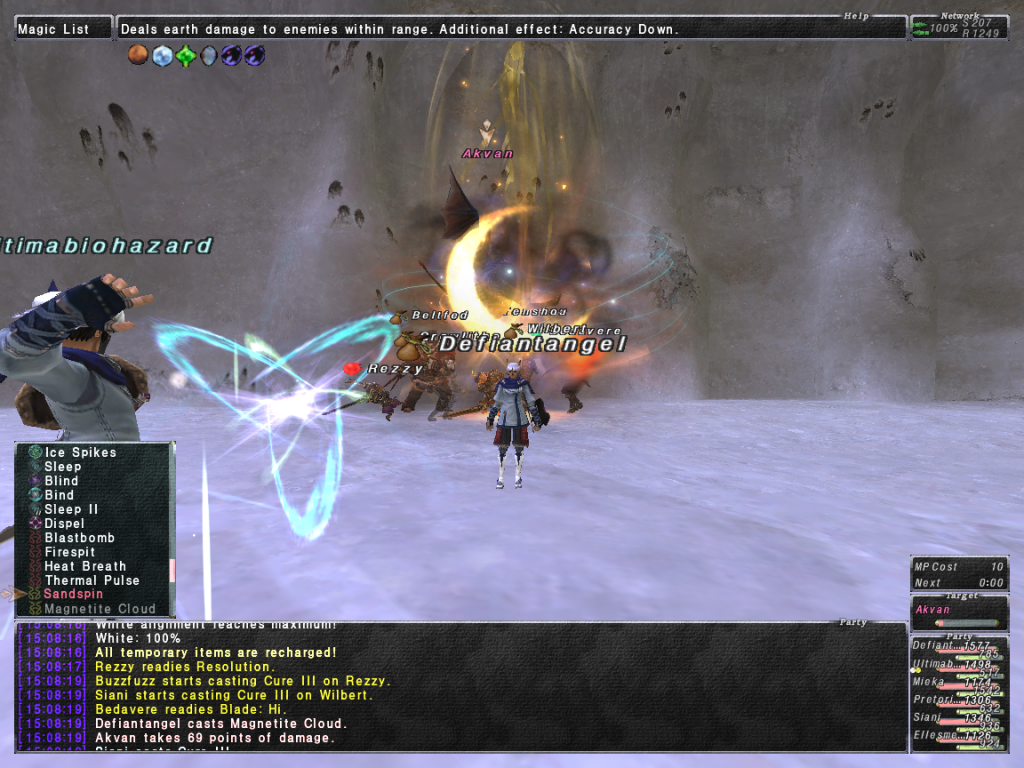The image size is (1024, 768).
Task: Select Heat Breath blue magic
Action: click(x=85, y=566)
